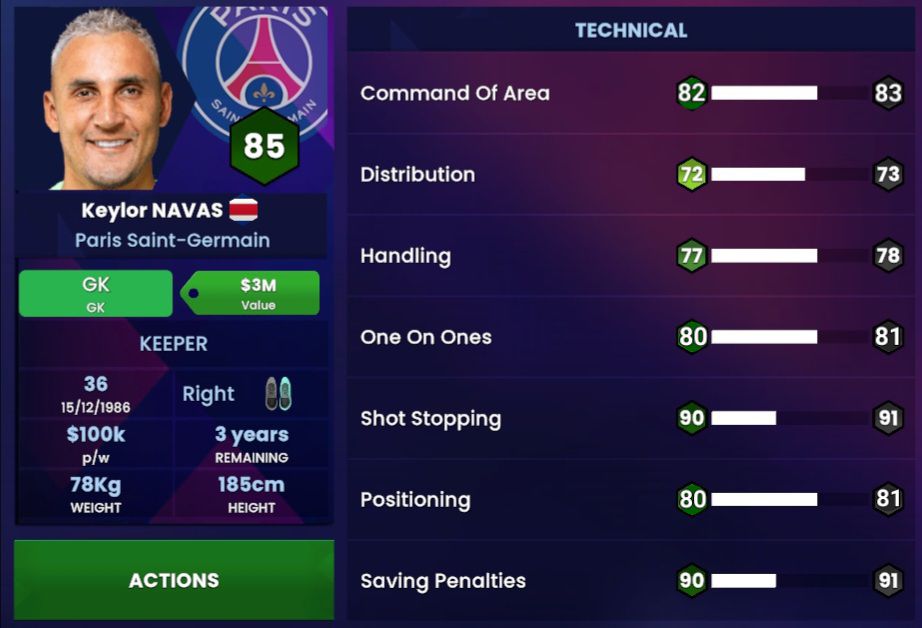Viewport: 922px width, 628px height.
Task: Select Keylor Navas's portrait photo
Action: click(x=106, y=100)
